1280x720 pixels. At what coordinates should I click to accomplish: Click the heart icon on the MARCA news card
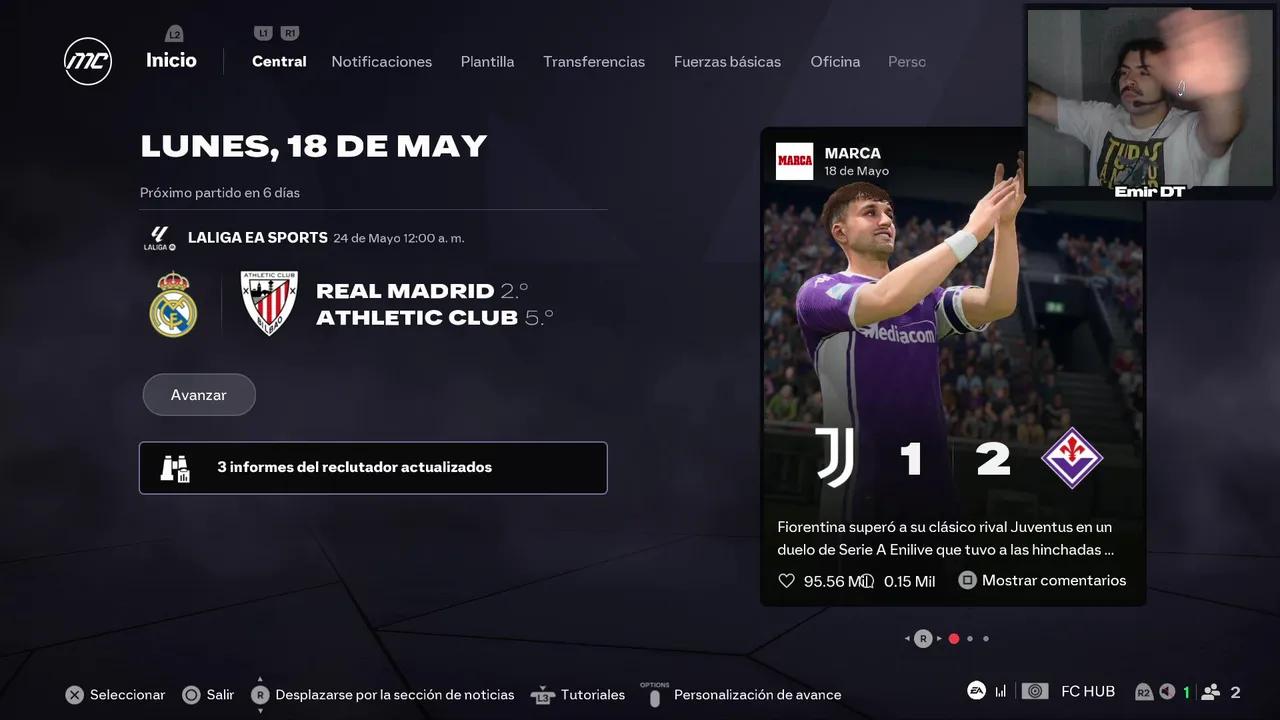(x=787, y=580)
